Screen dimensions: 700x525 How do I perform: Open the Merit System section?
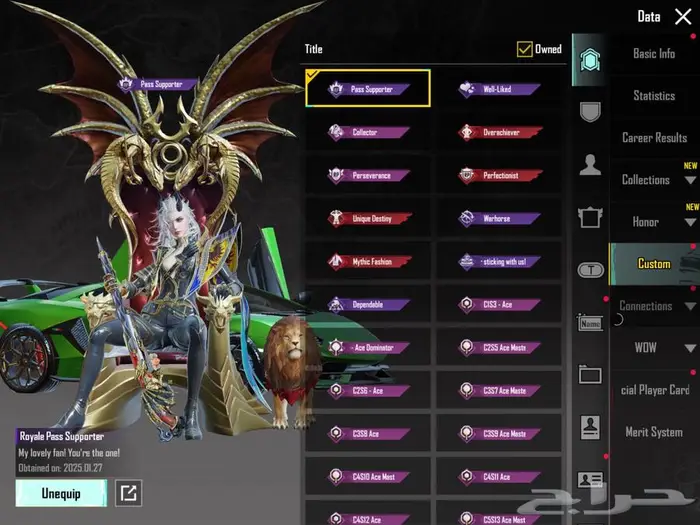coord(654,432)
